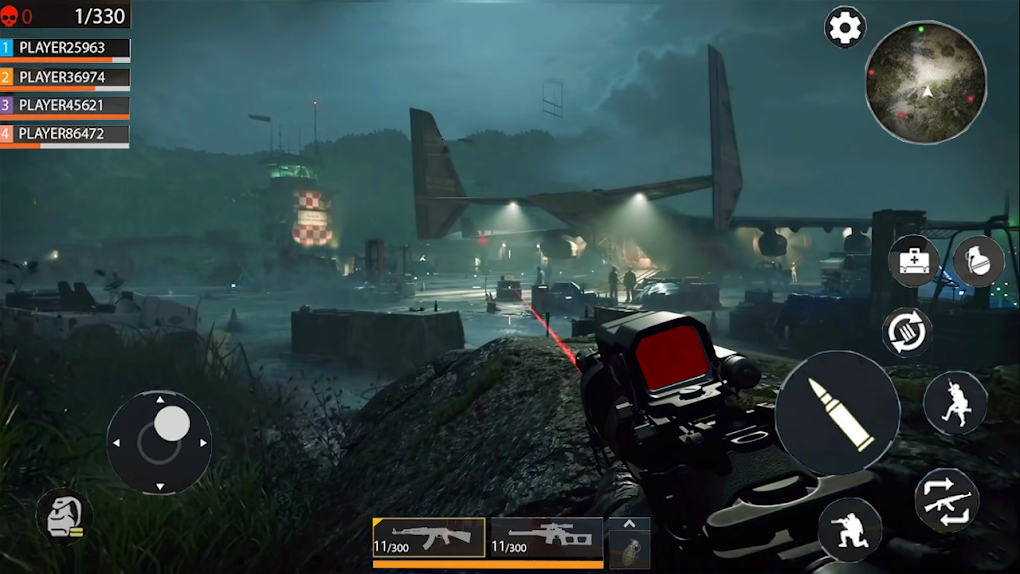
Task: Select PLAYER36974 in the leaderboard
Action: pos(65,77)
